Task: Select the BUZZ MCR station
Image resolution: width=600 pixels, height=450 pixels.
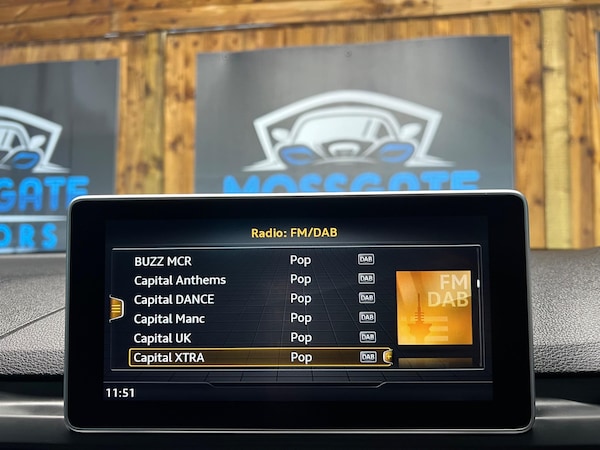Action: point(163,260)
